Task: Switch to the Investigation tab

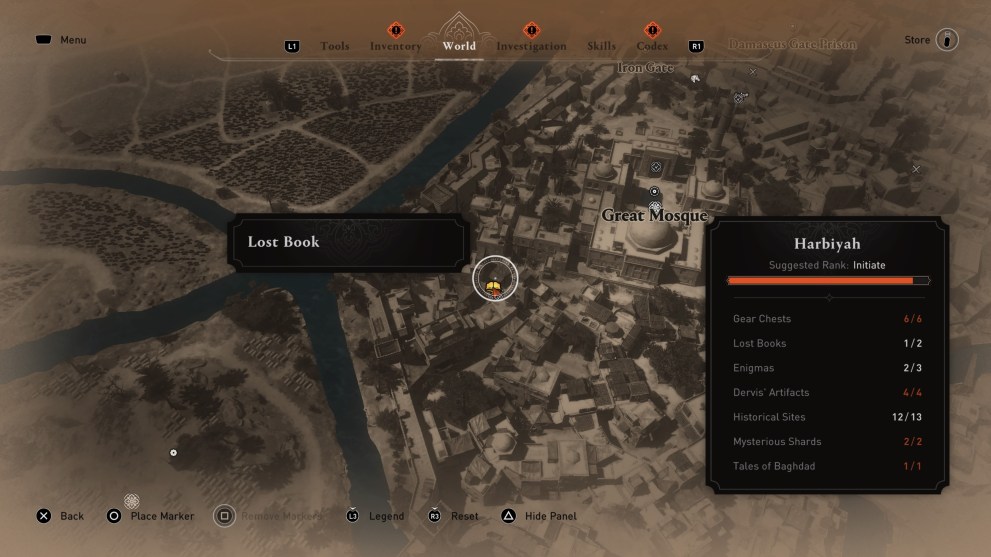Action: 531,46
